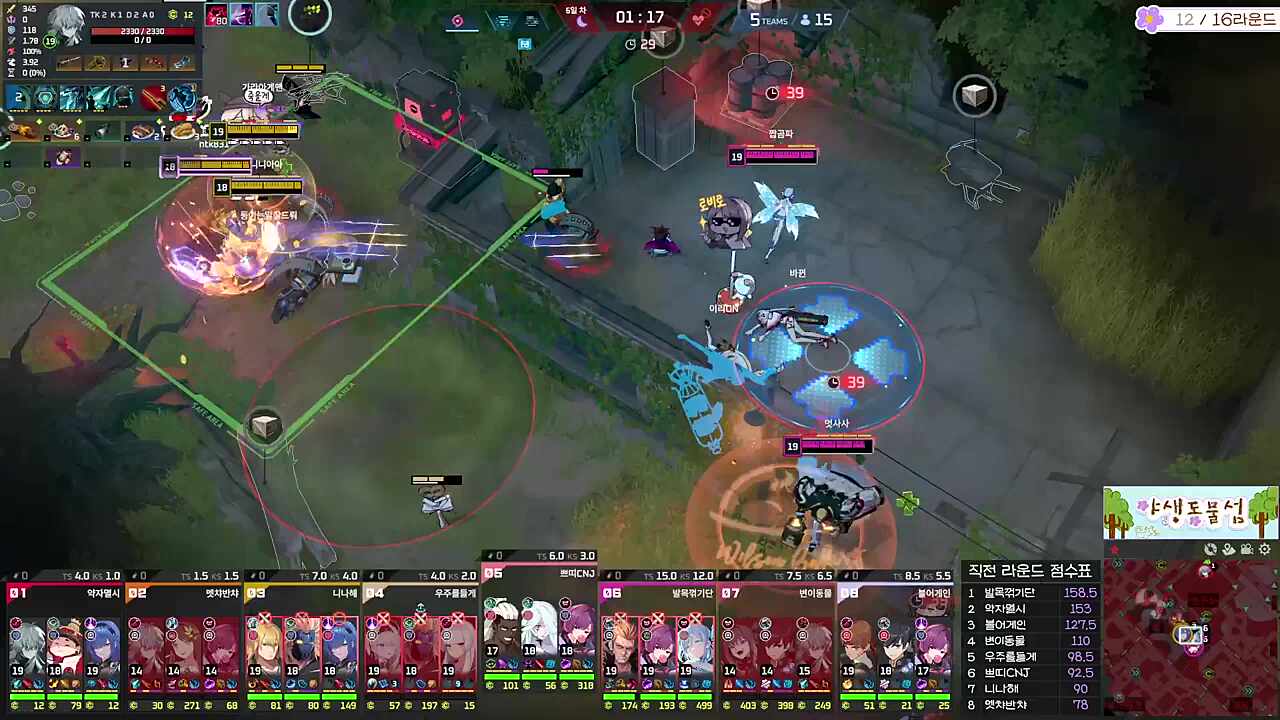Choose team 08 블어게인 panel

pos(894,640)
